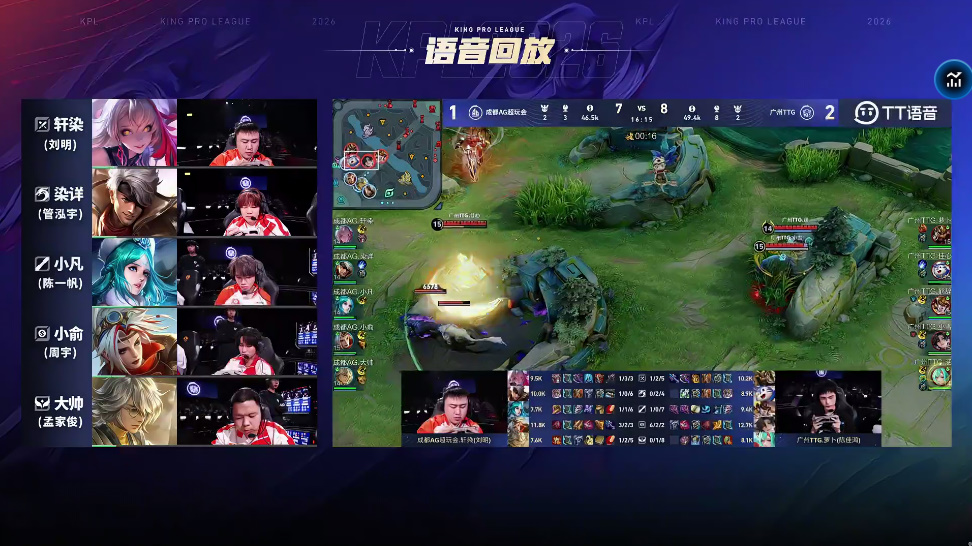Screen dimensions: 972x546
Task: Click the 成都AG超玩会 team logo in scoreboard
Action: pos(476,112)
